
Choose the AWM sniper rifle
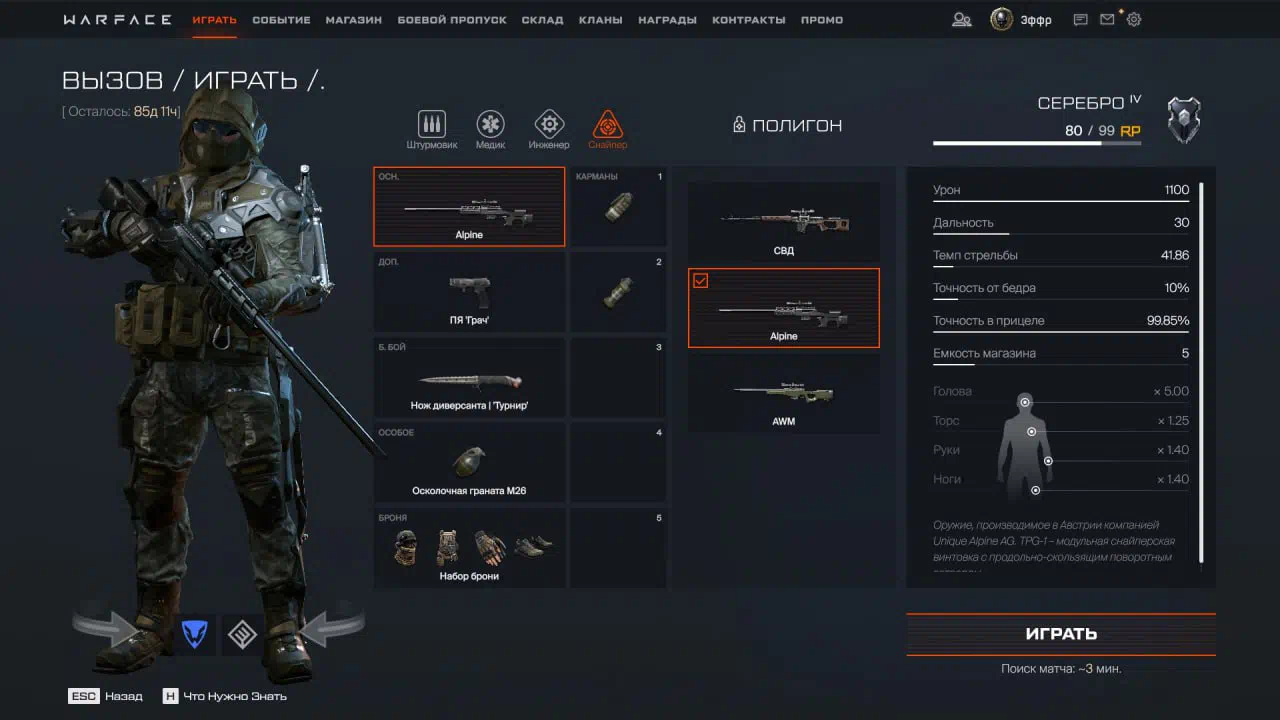coord(784,394)
